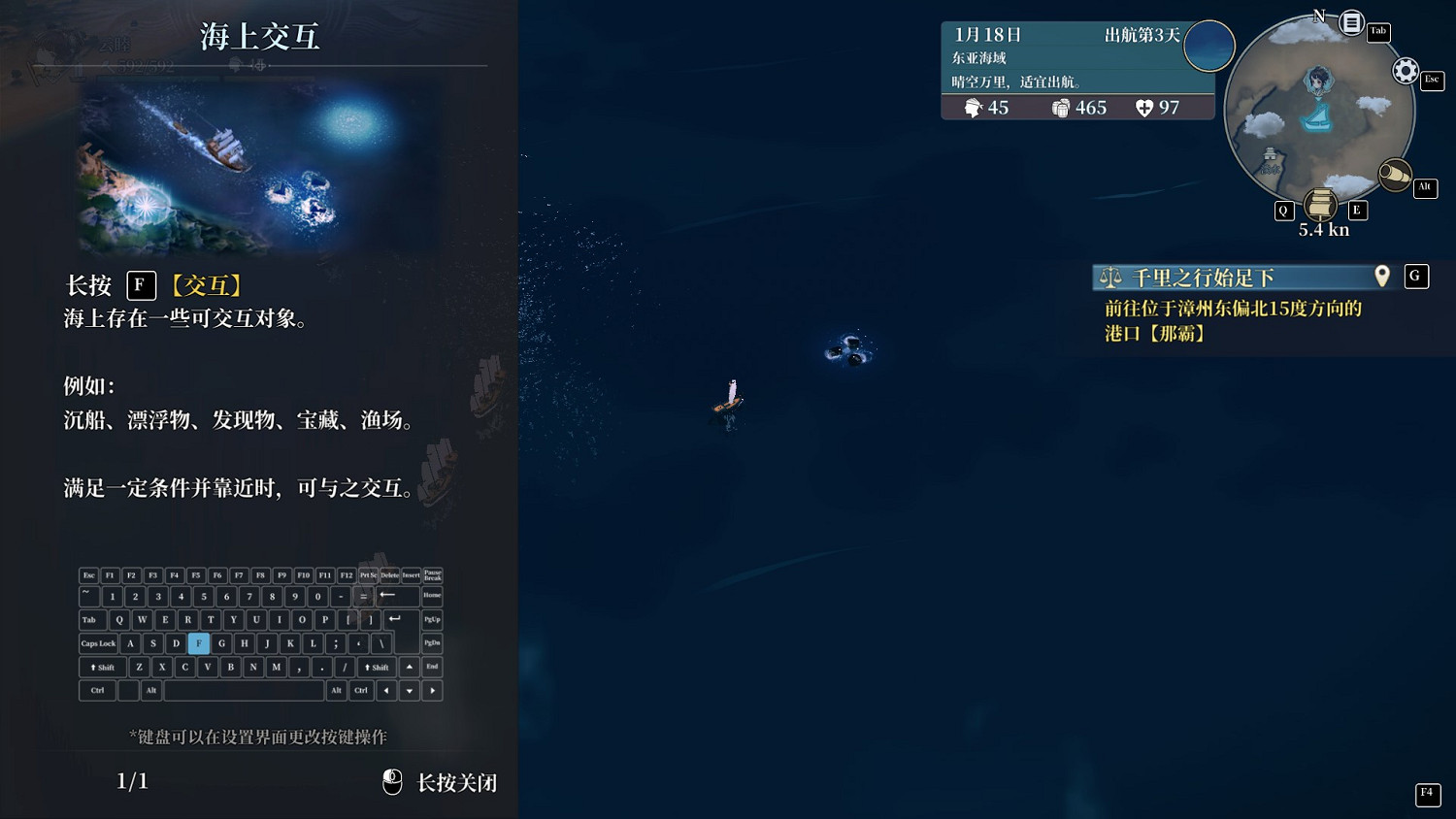The height and width of the screenshot is (819, 1456).
Task: Click the crew portrait icon showing 45
Action: pos(974,108)
